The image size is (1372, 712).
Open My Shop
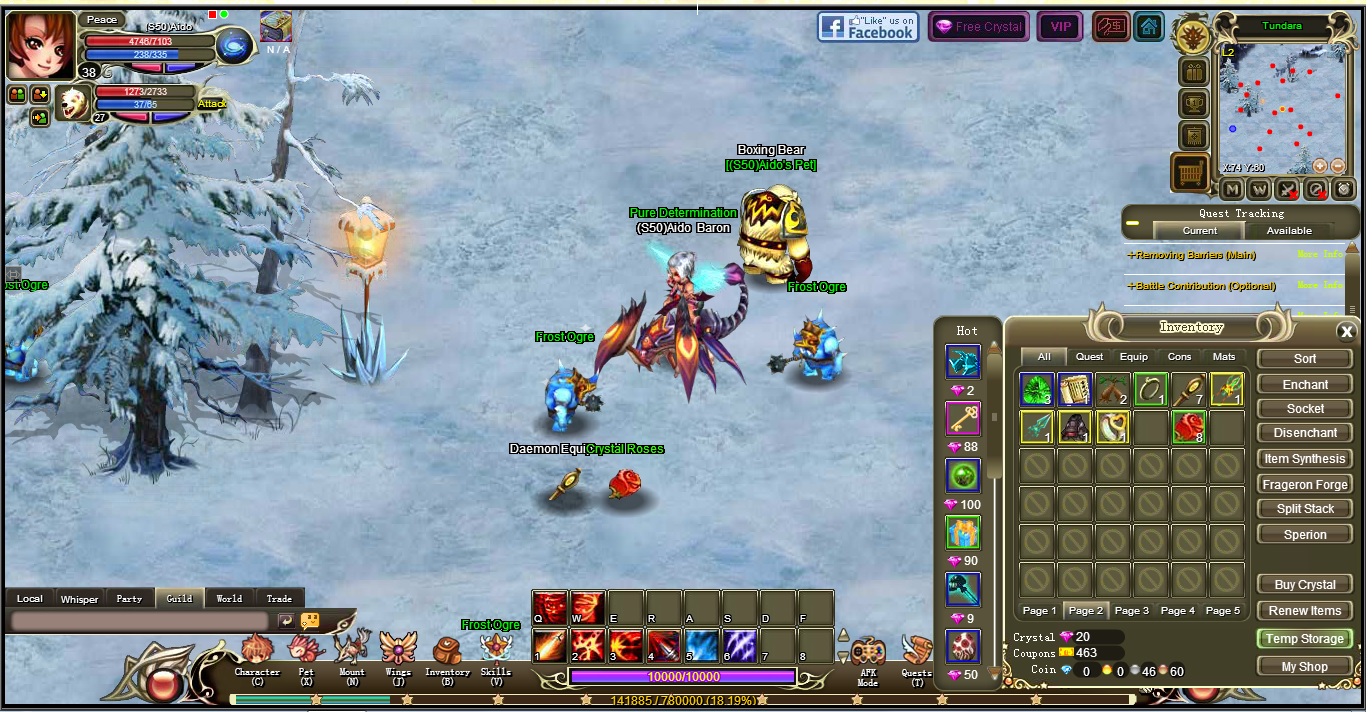click(1304, 666)
